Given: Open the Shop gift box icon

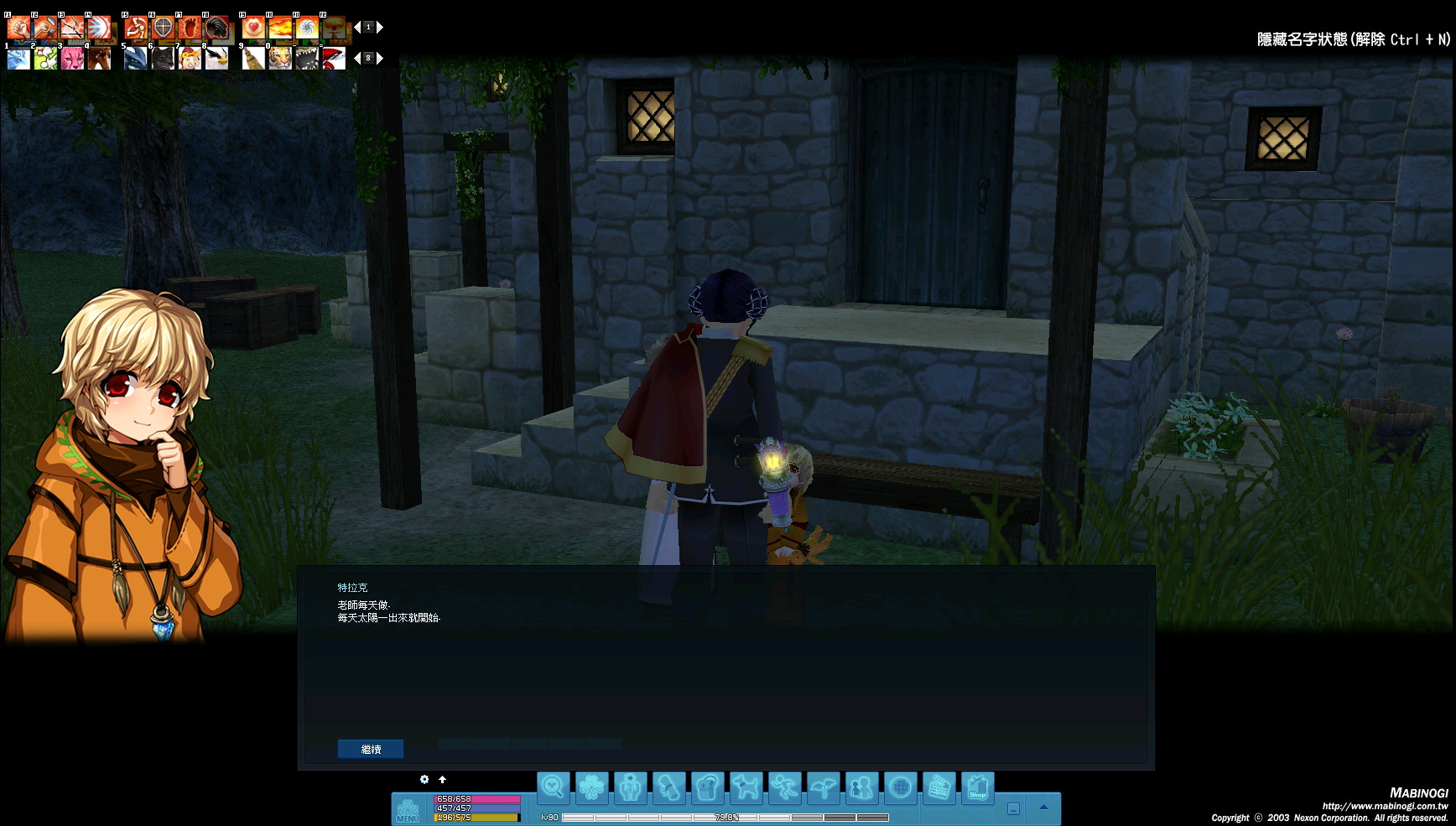Looking at the screenshot, I should [977, 788].
